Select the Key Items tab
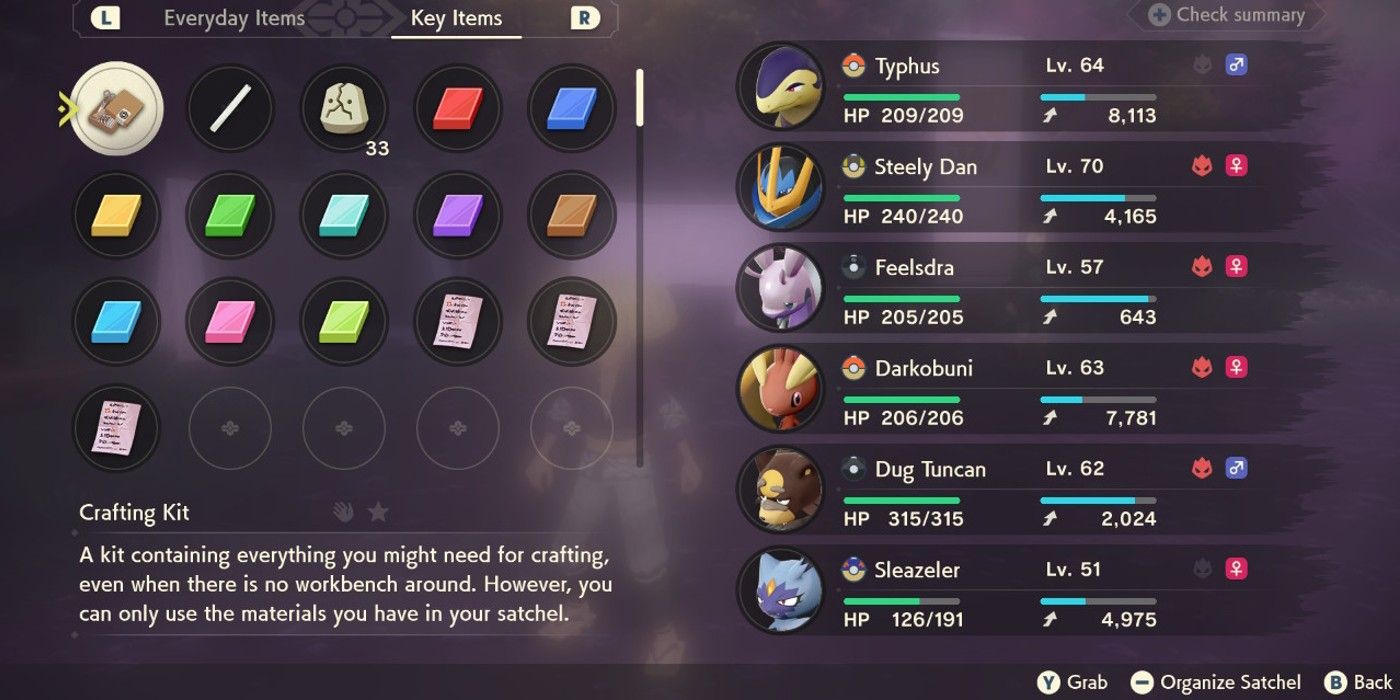Viewport: 1400px width, 700px height. [456, 19]
